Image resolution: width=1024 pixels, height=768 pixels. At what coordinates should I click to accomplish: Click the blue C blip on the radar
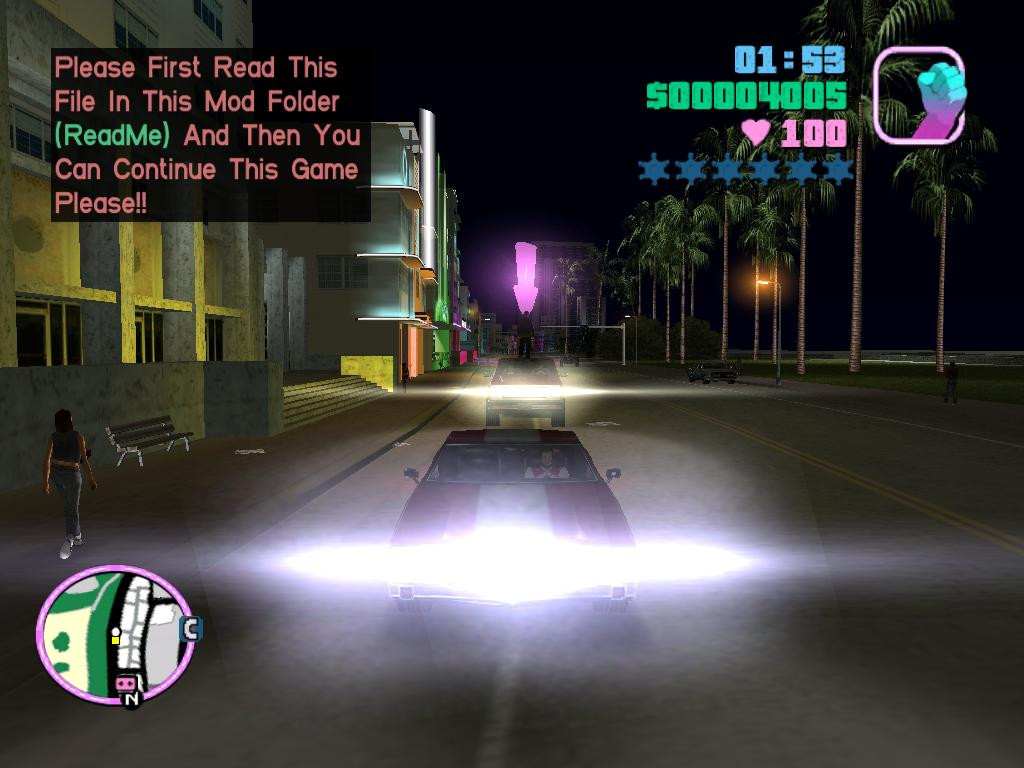coord(190,629)
